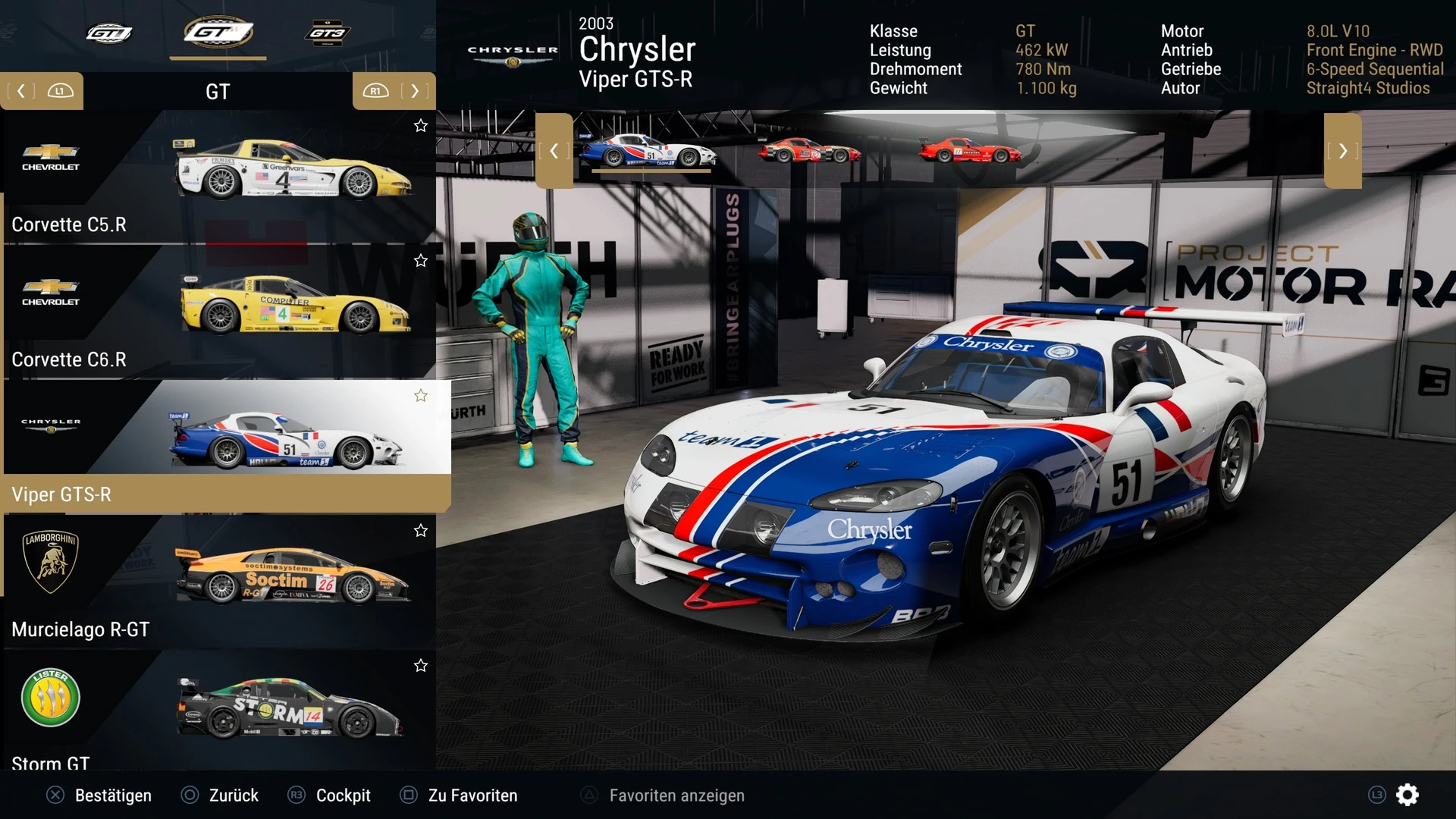Show more liveries with right arrow

pyautogui.click(x=1343, y=151)
